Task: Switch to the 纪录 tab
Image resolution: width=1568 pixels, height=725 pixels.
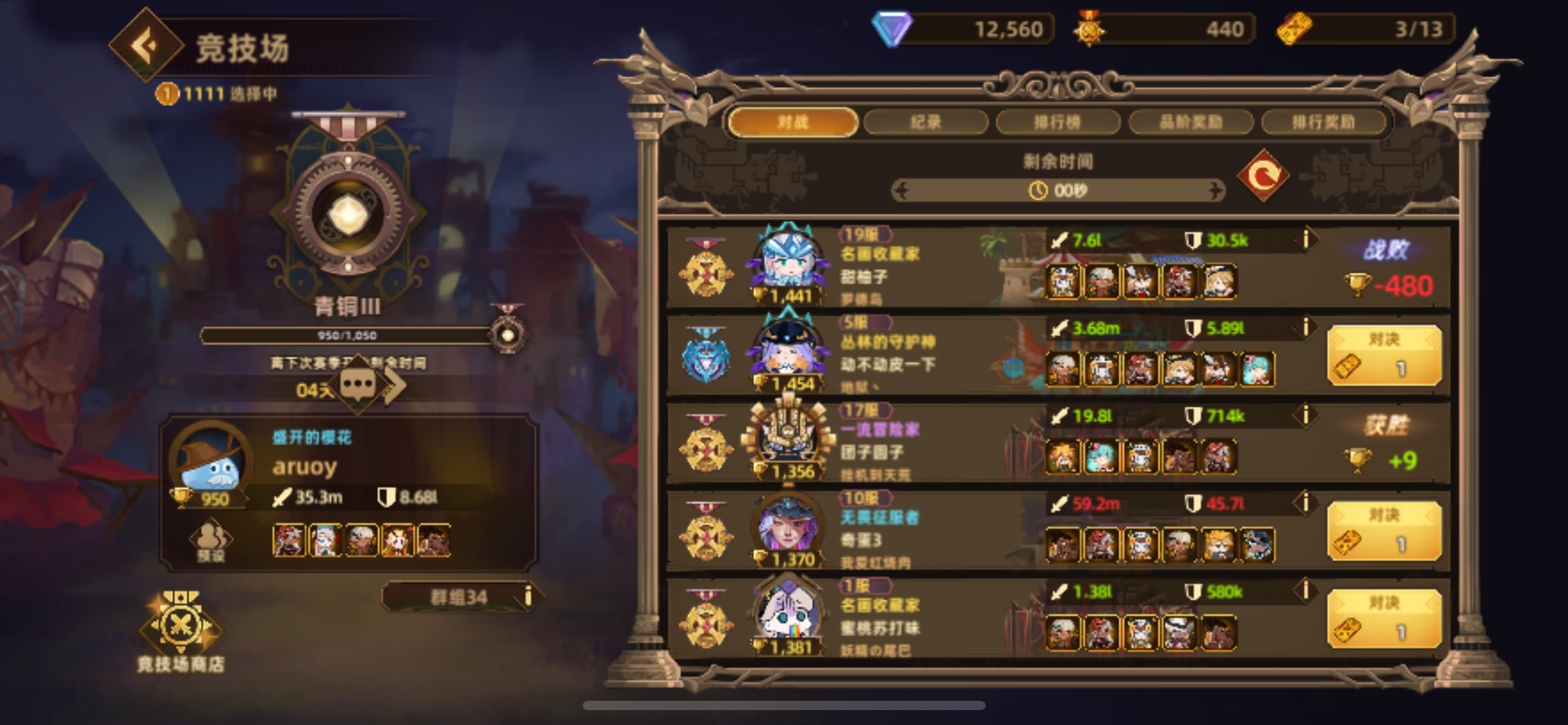Action: coord(925,122)
